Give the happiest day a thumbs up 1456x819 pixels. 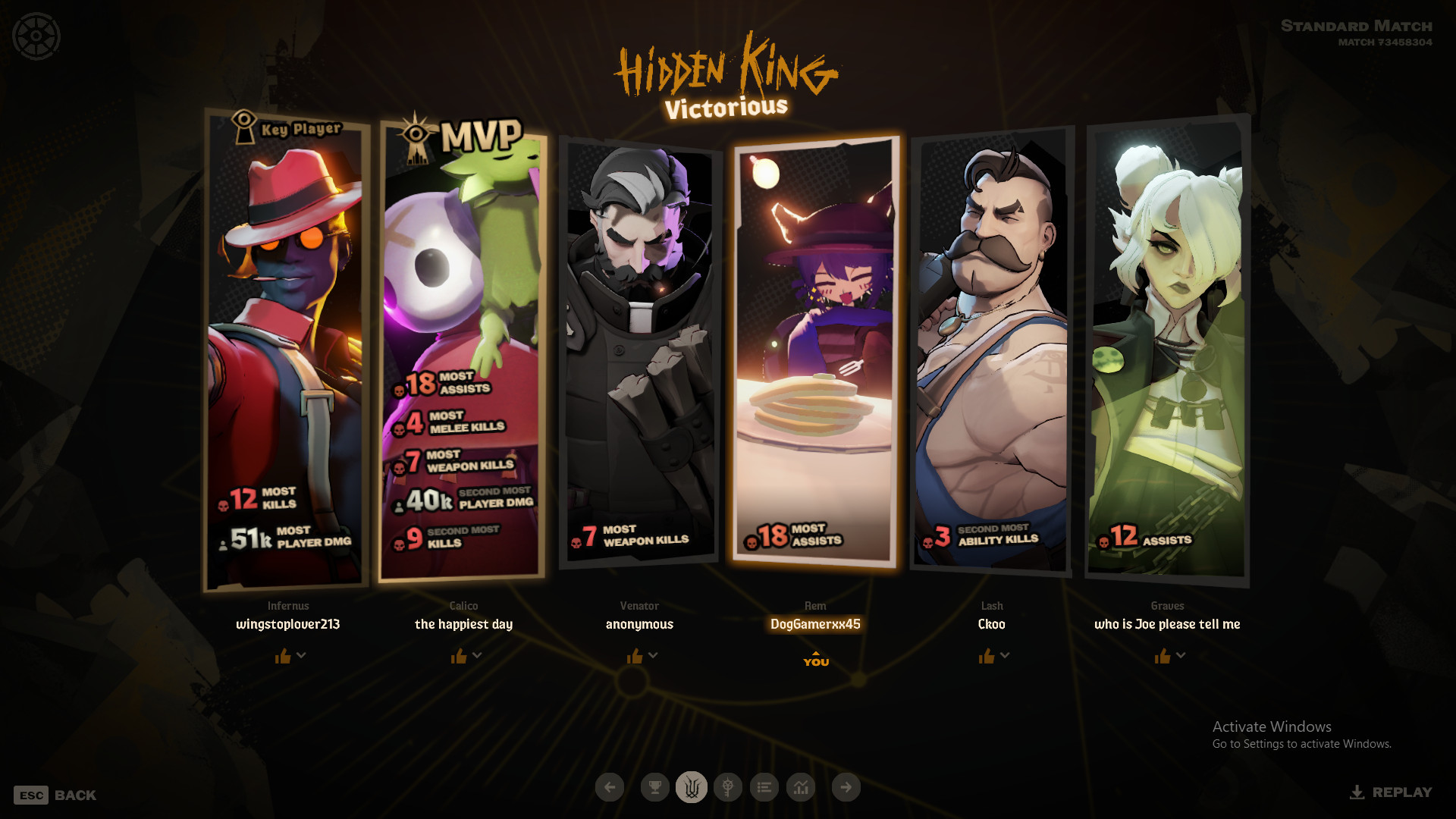tap(459, 656)
